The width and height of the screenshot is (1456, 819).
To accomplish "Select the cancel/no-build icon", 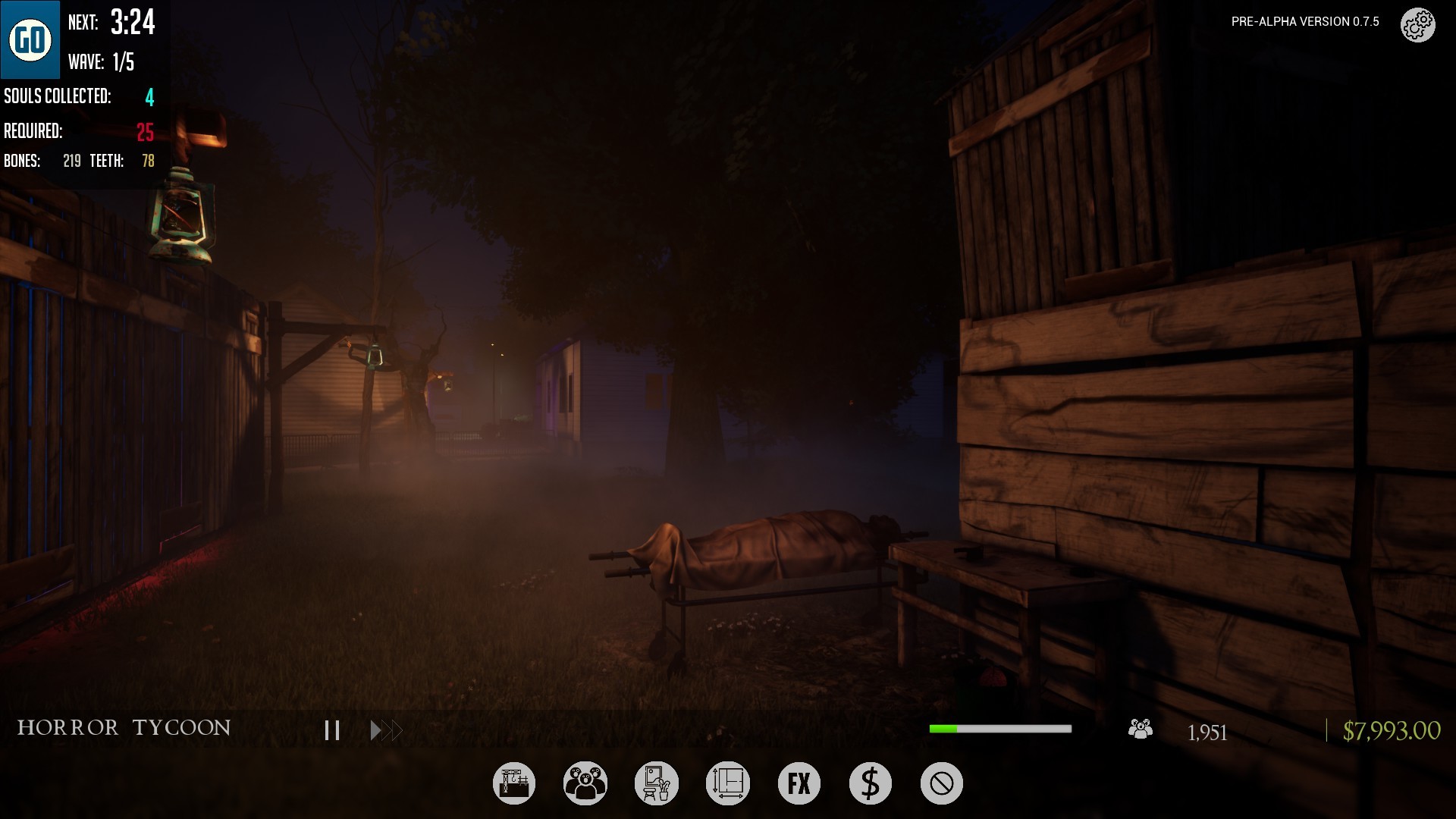I will (x=941, y=783).
